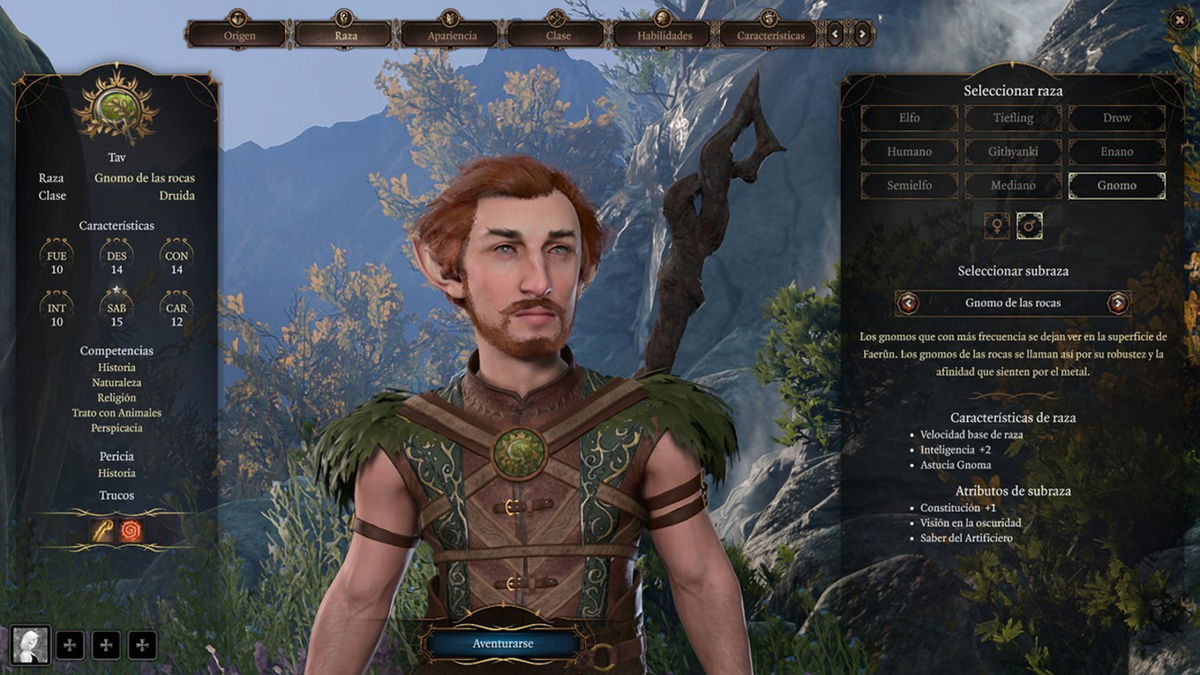Open the Apariencia tab
The image size is (1200, 675).
[x=452, y=35]
